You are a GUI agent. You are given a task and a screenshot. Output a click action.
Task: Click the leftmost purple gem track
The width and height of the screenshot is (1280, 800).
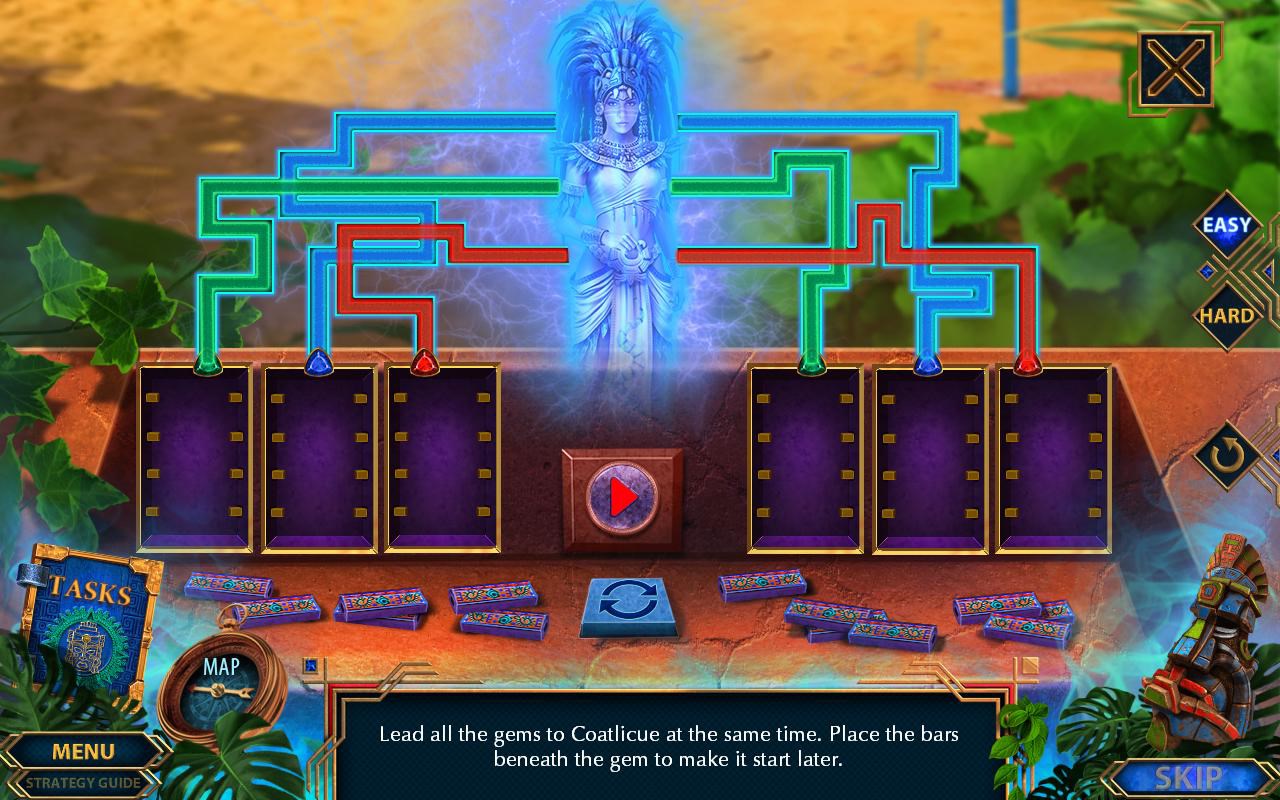coord(197,460)
